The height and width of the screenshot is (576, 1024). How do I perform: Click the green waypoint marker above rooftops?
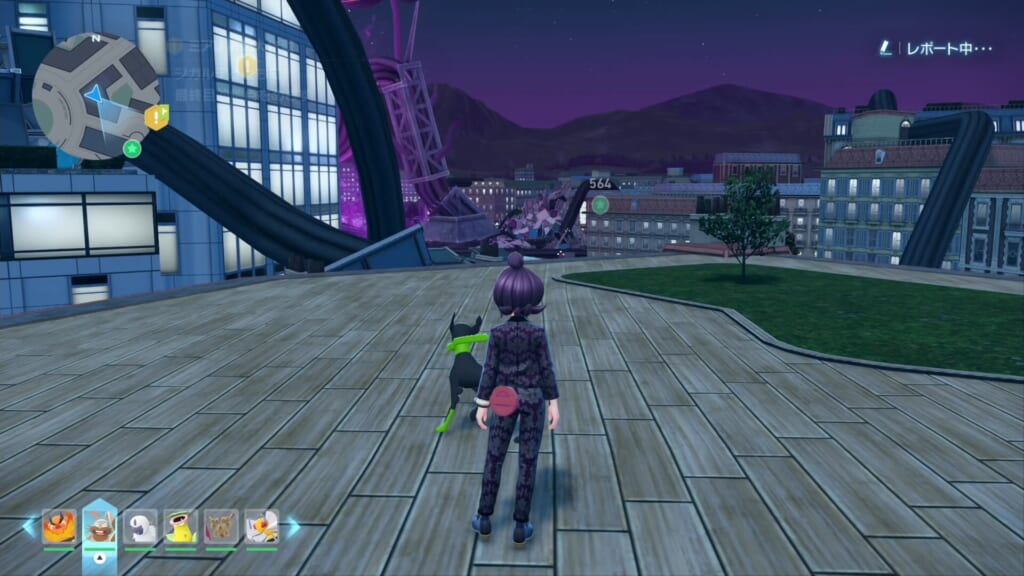pyautogui.click(x=600, y=205)
